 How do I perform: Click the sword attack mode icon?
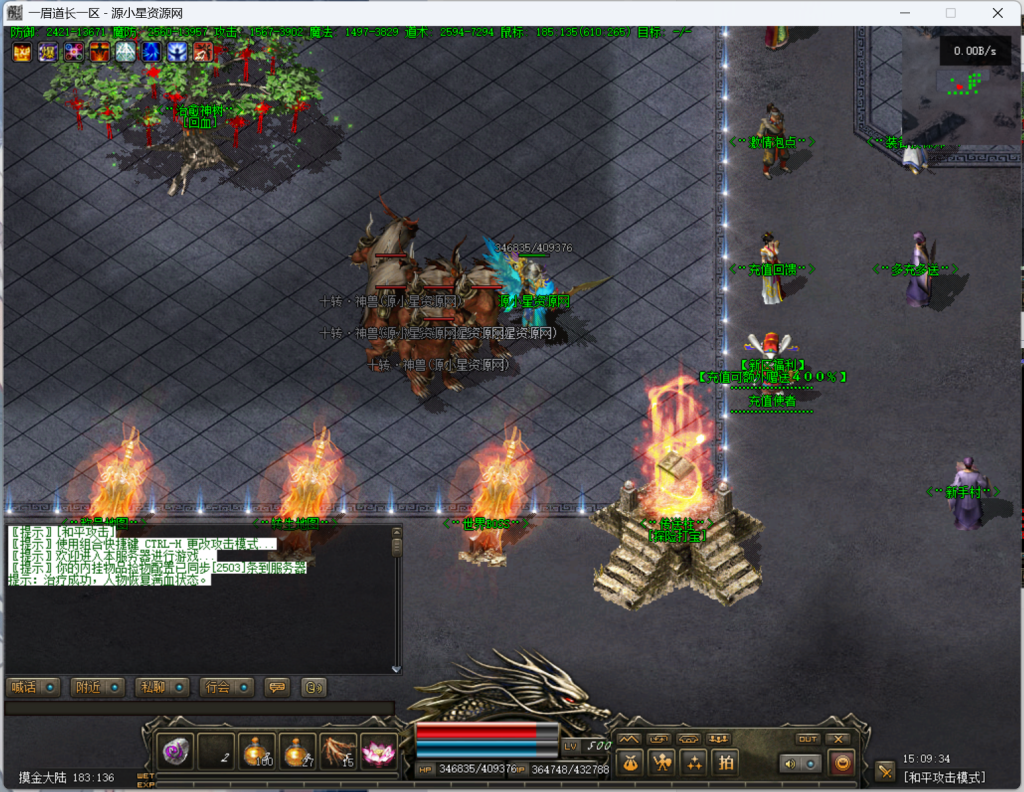point(885,771)
